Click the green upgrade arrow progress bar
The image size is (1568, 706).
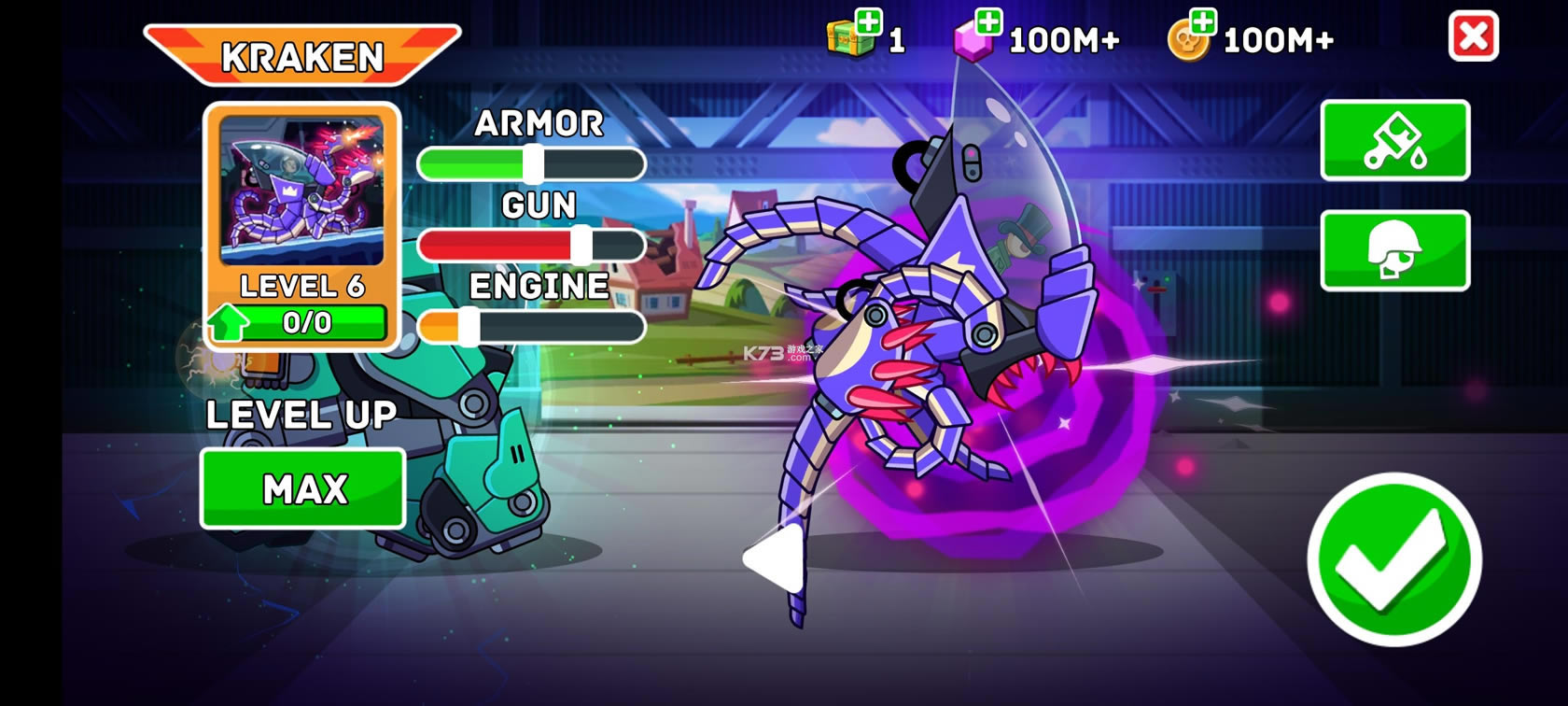coord(299,323)
